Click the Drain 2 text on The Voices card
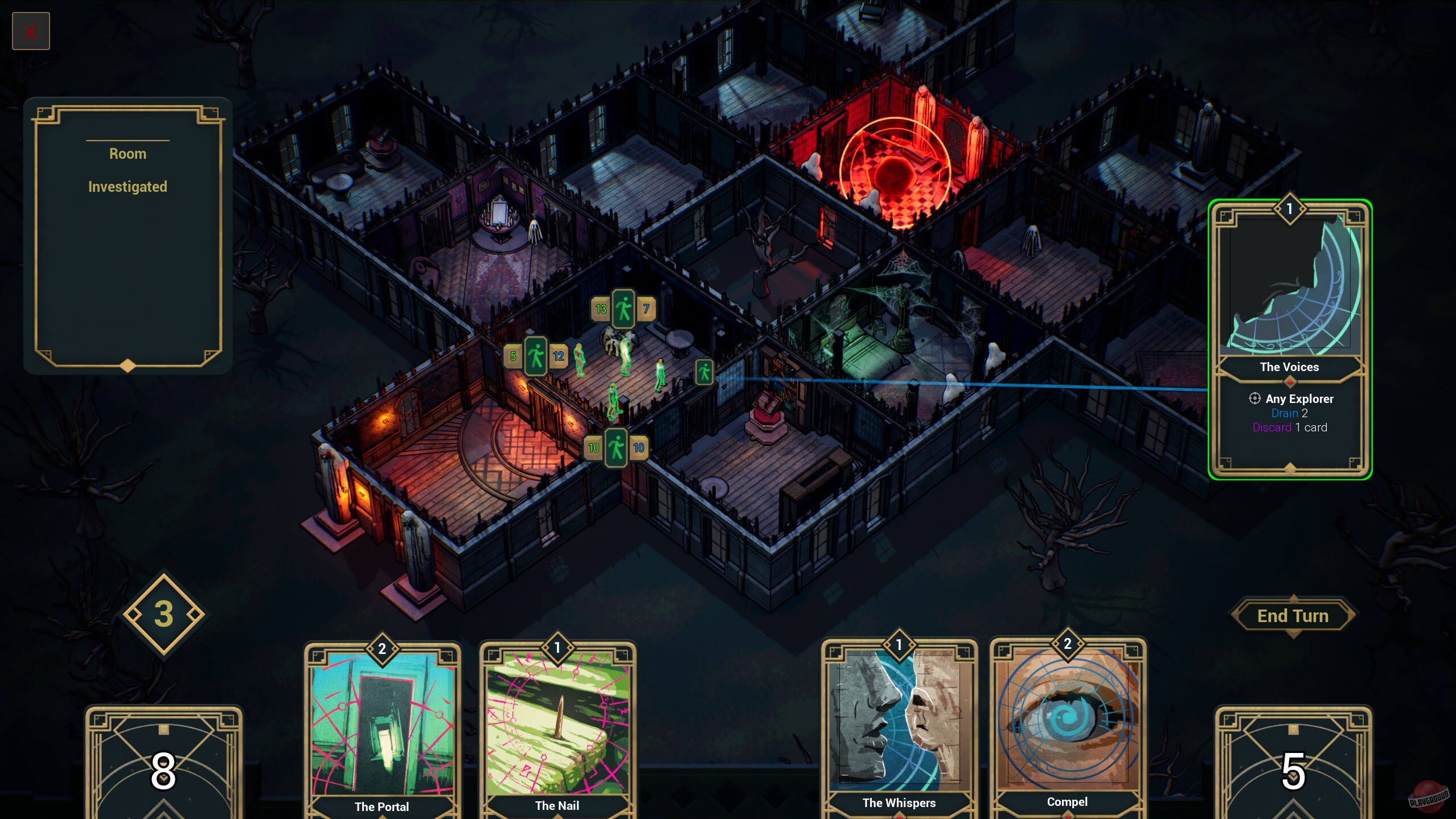The width and height of the screenshot is (1456, 819). 1288,413
